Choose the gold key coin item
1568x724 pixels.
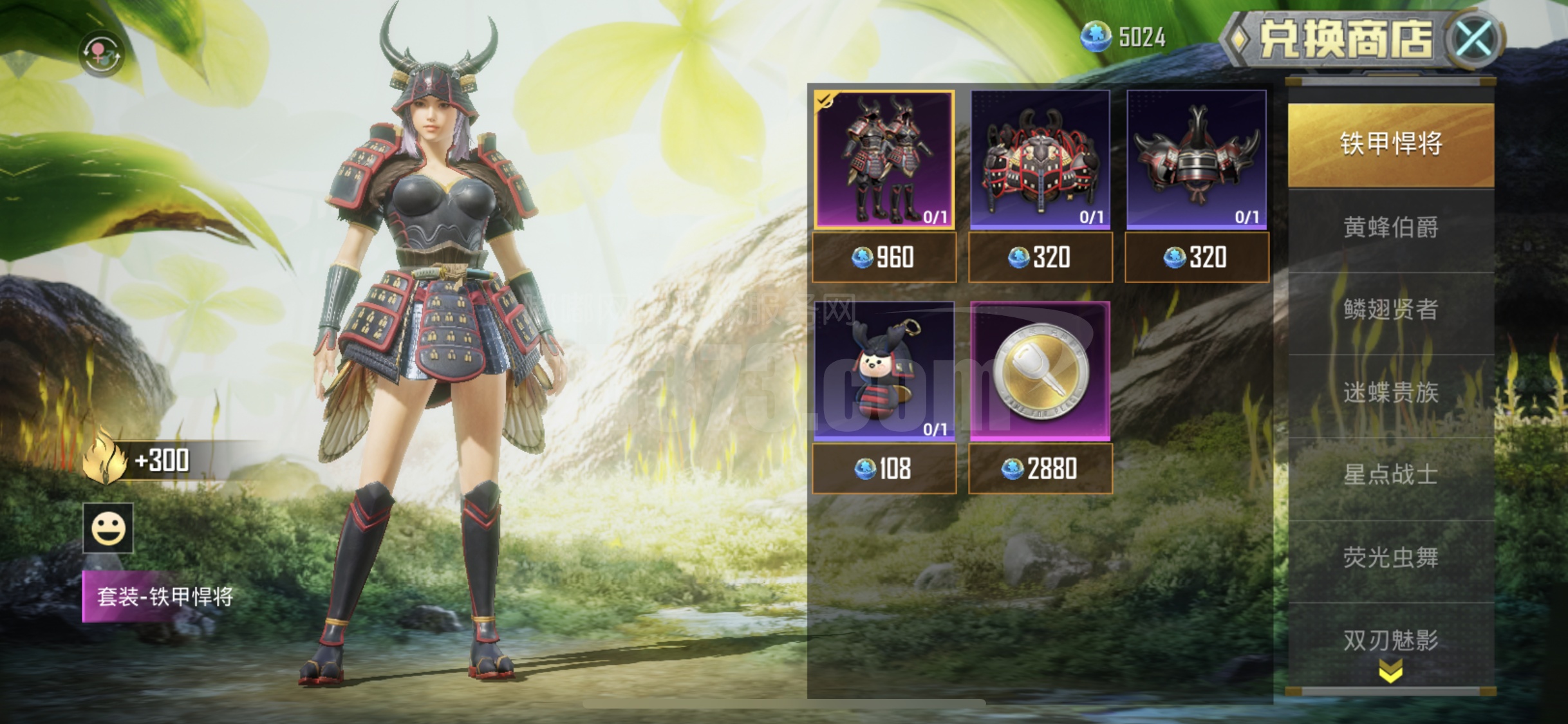tap(1040, 371)
